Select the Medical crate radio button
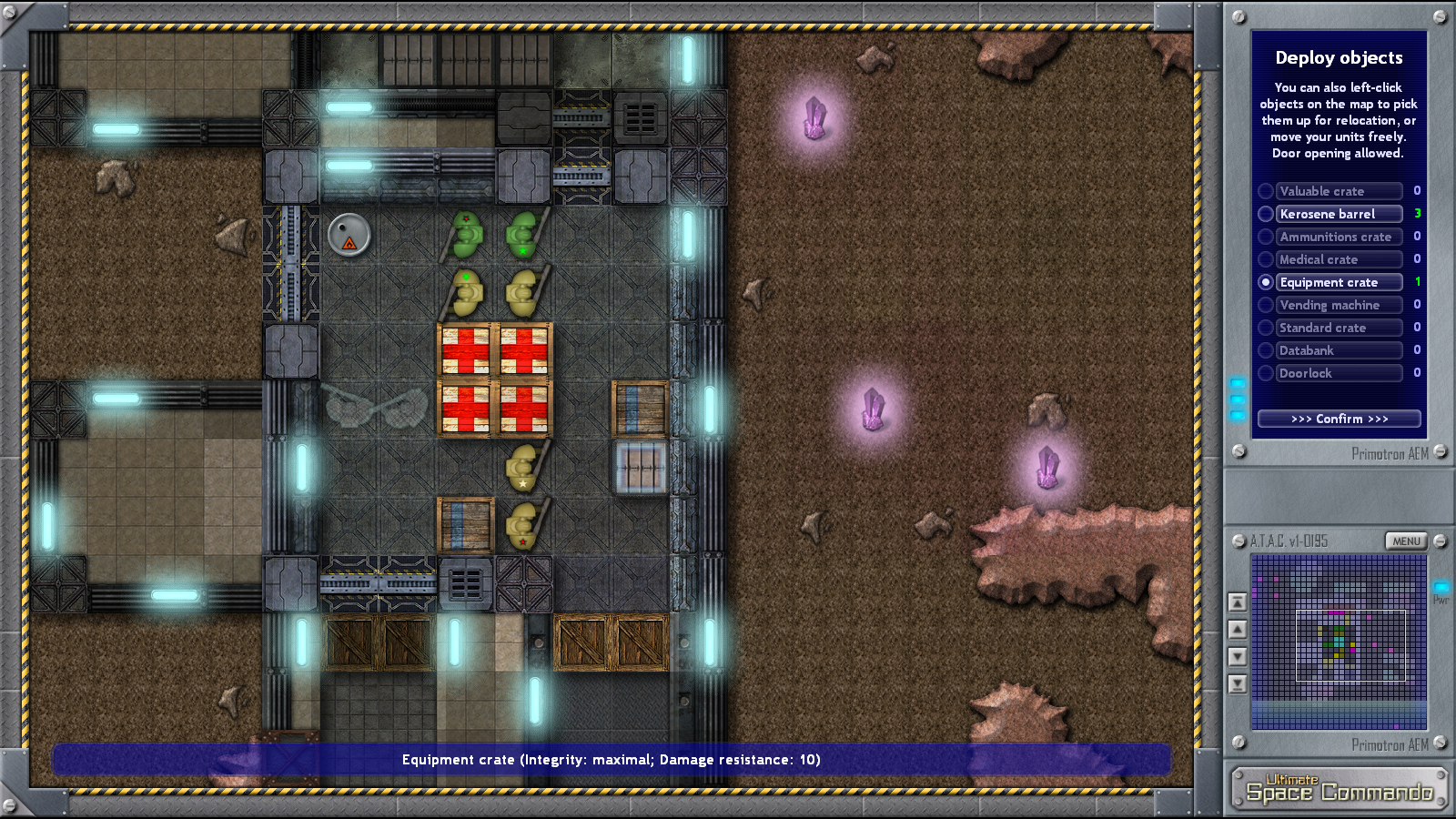1456x819 pixels. pyautogui.click(x=1267, y=259)
